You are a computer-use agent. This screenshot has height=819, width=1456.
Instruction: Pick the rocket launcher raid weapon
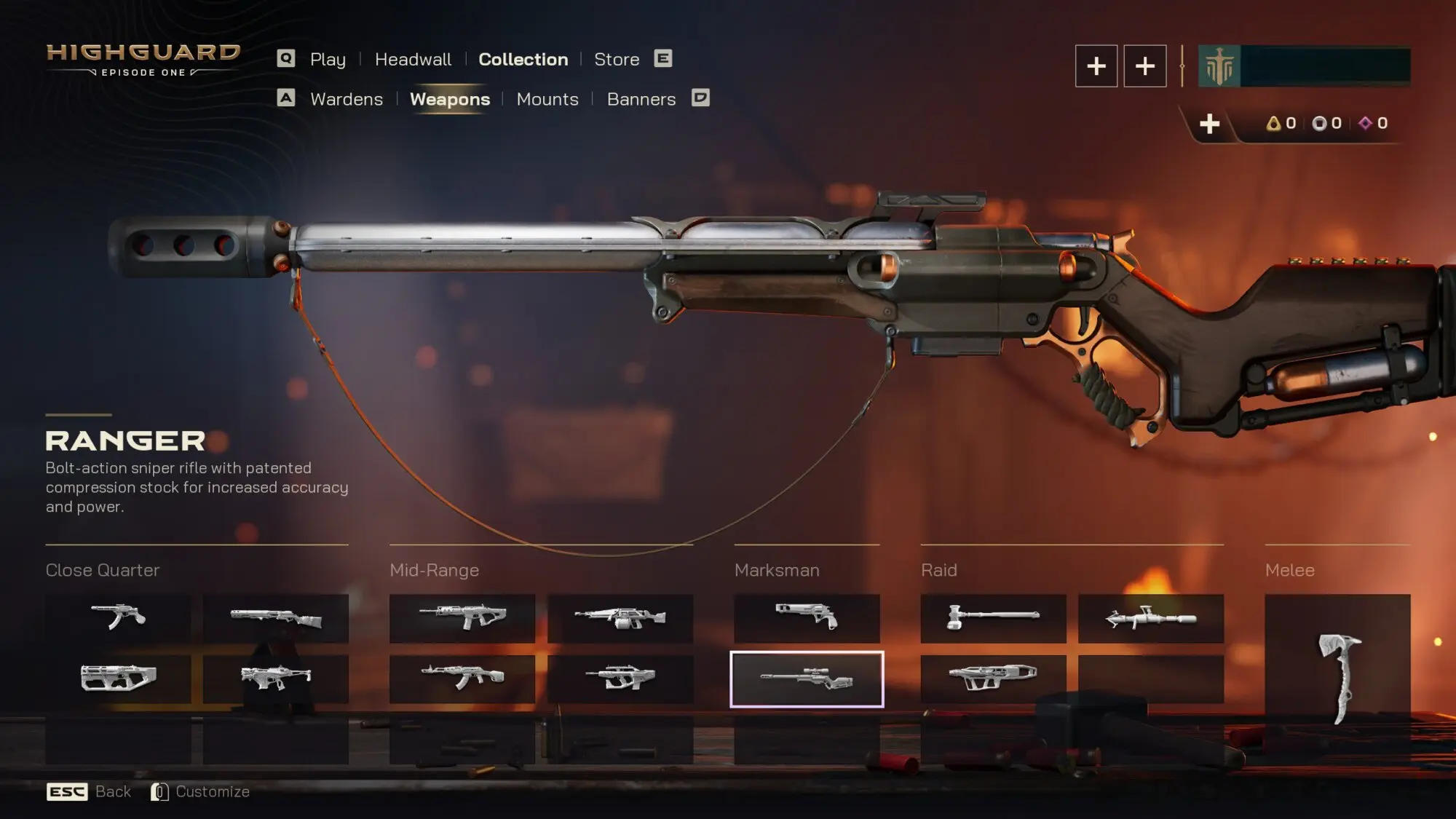coord(1150,618)
